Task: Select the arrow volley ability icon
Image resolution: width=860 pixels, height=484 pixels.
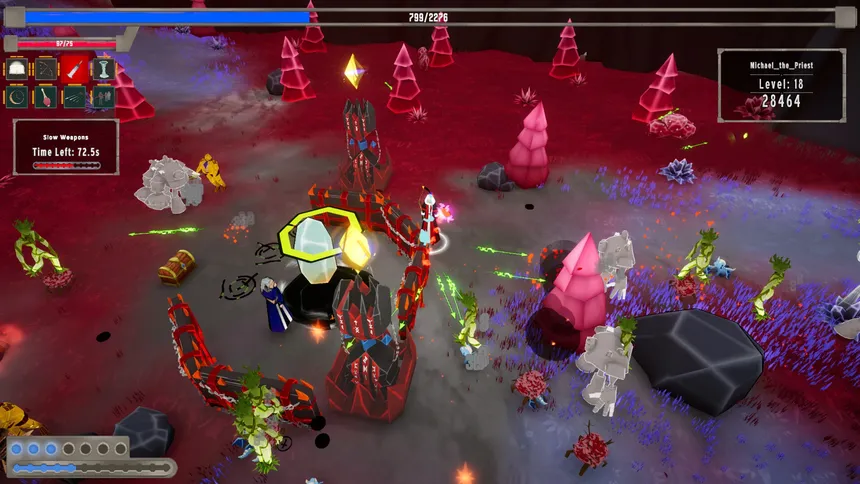Action: tap(75, 97)
